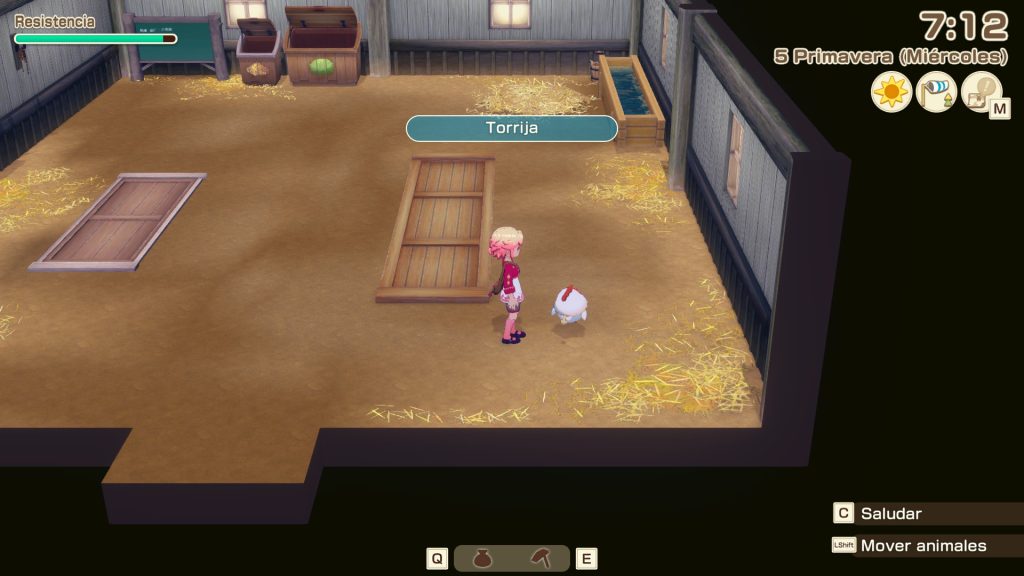Select the bag pouch icon

pos(482,559)
